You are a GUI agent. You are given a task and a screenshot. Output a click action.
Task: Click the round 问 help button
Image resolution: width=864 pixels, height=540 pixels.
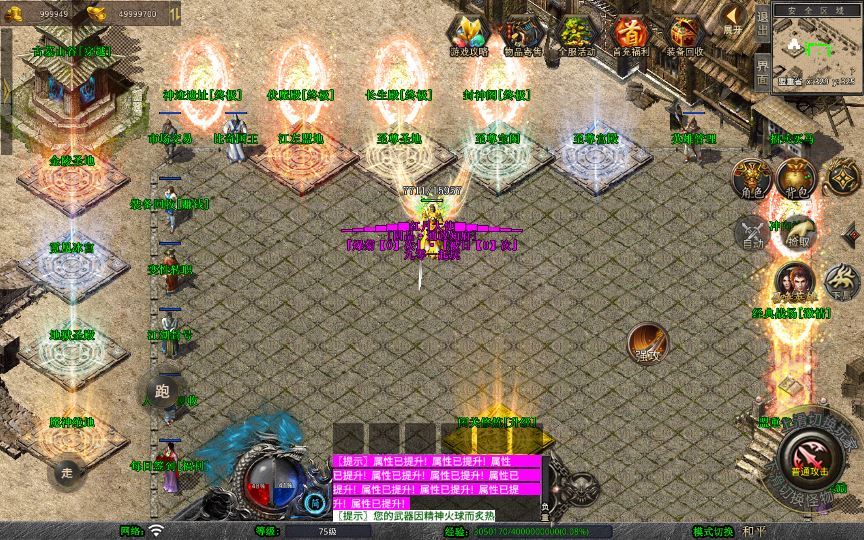[315, 503]
